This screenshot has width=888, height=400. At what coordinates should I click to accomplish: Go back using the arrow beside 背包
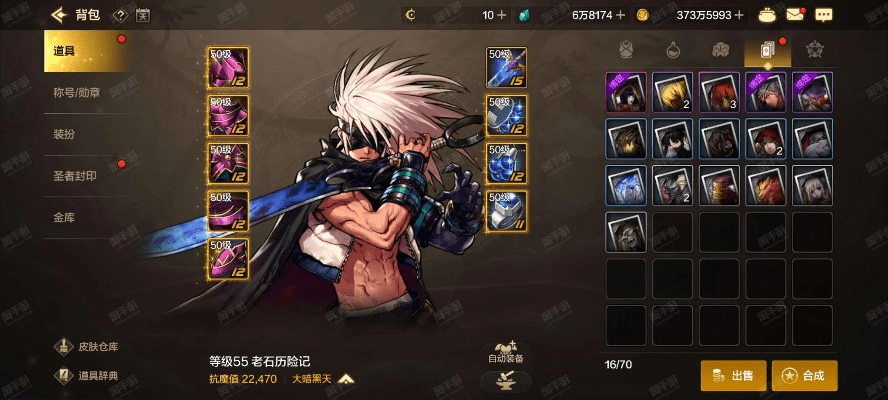click(57, 15)
